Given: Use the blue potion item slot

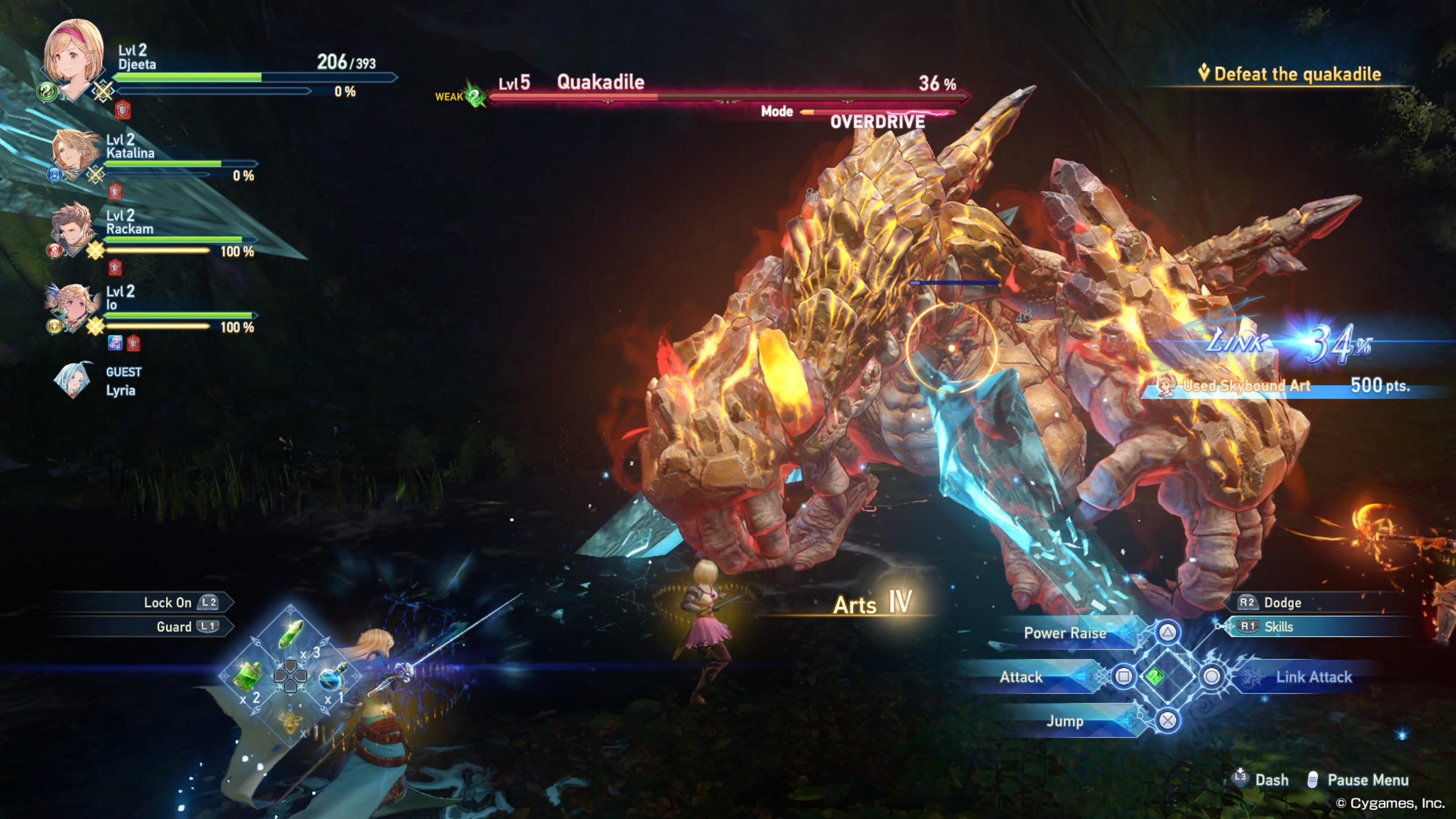Looking at the screenshot, I should click(332, 677).
